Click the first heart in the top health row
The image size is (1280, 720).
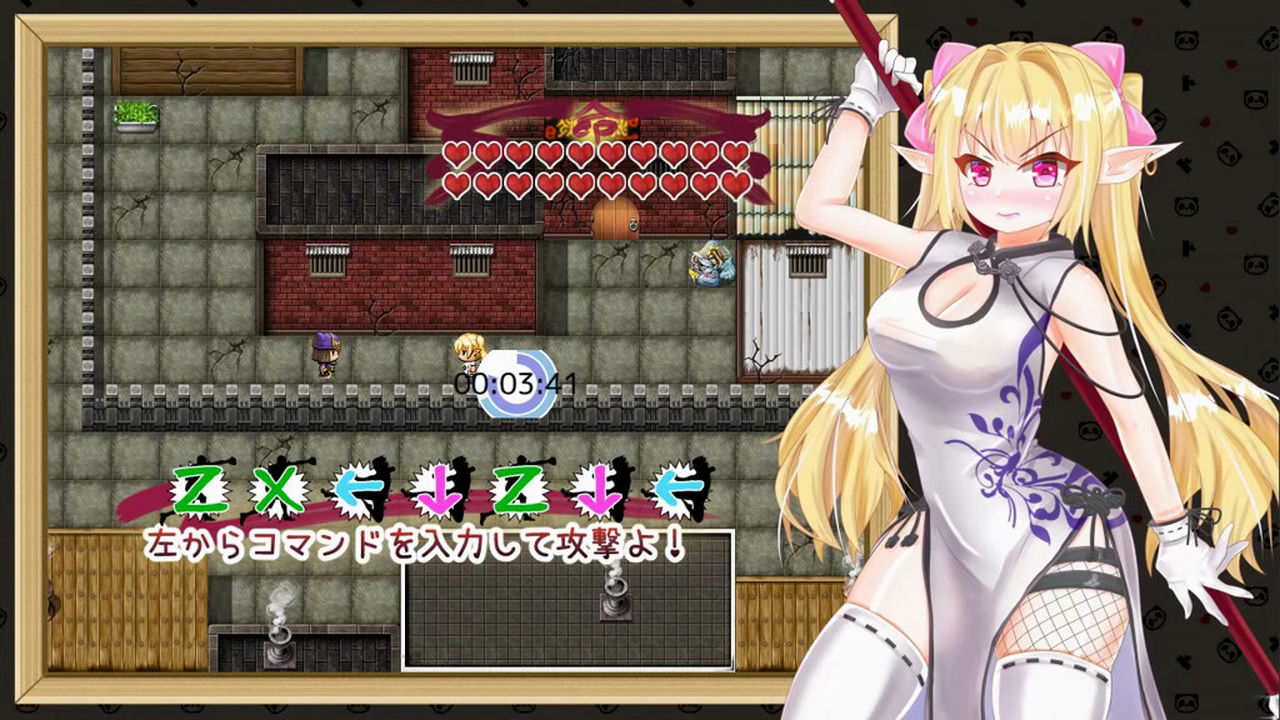coord(456,153)
